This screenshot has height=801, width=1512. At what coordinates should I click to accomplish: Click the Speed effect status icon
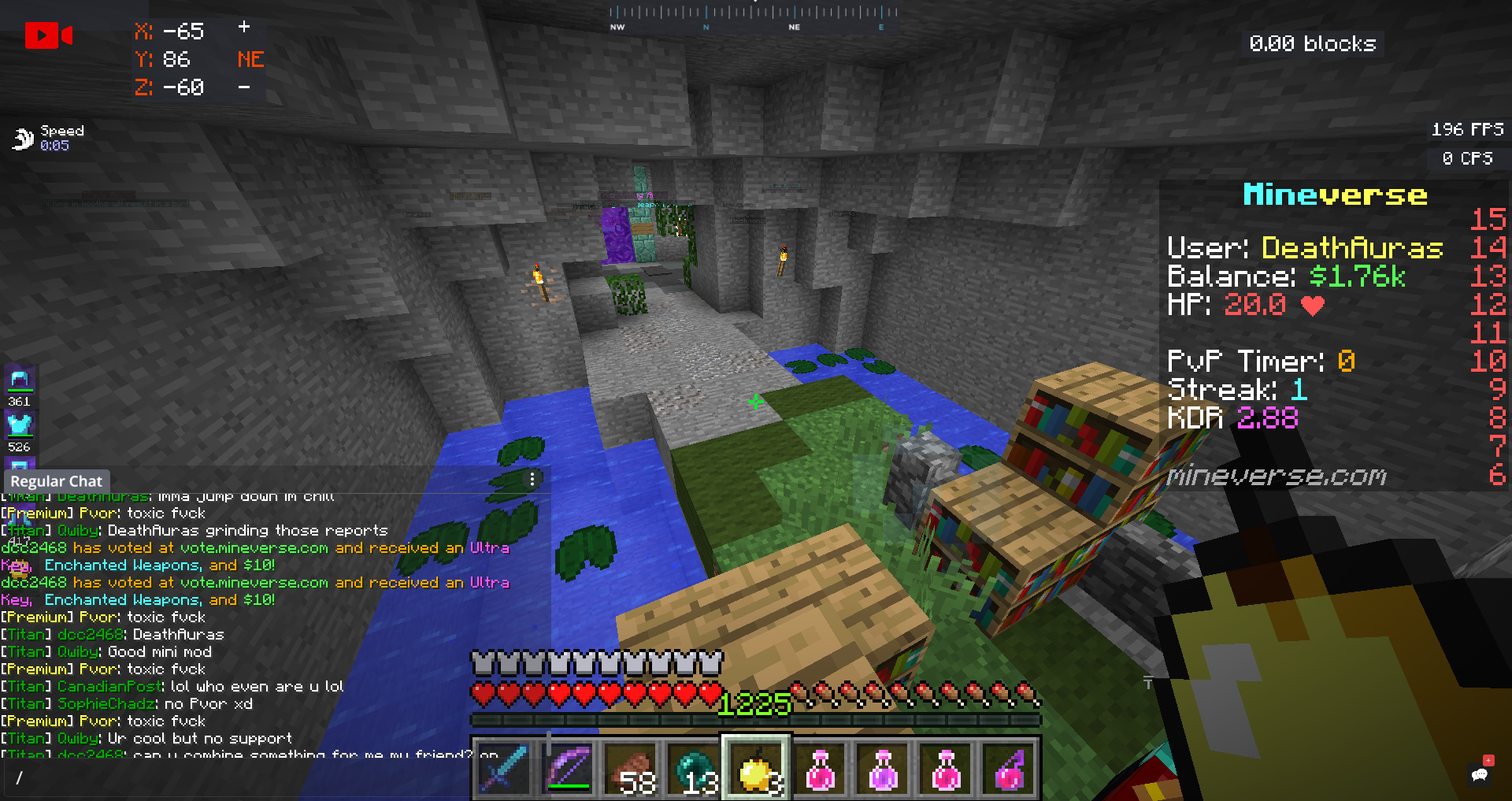[x=23, y=139]
